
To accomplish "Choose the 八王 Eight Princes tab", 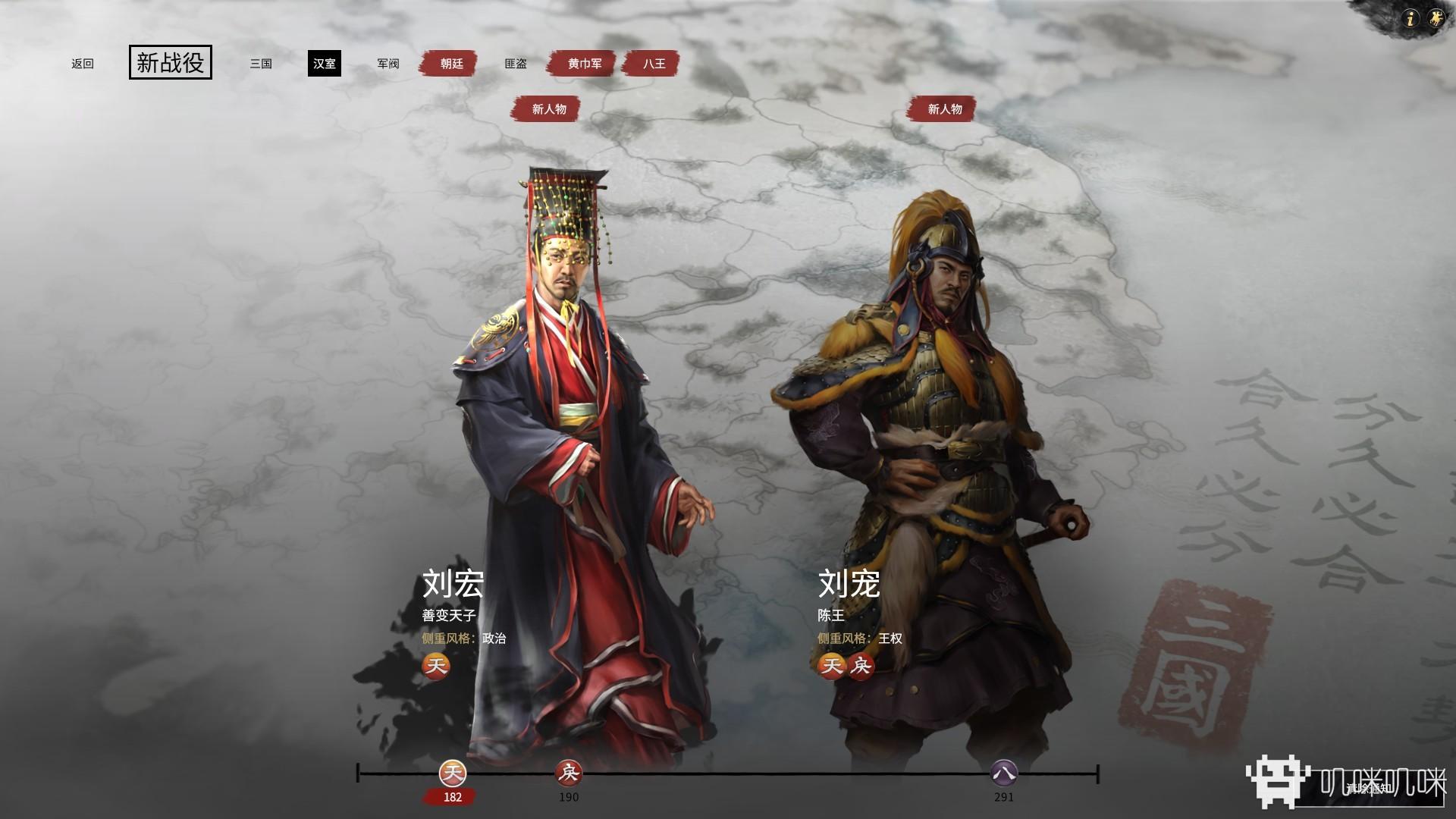I will tap(654, 64).
